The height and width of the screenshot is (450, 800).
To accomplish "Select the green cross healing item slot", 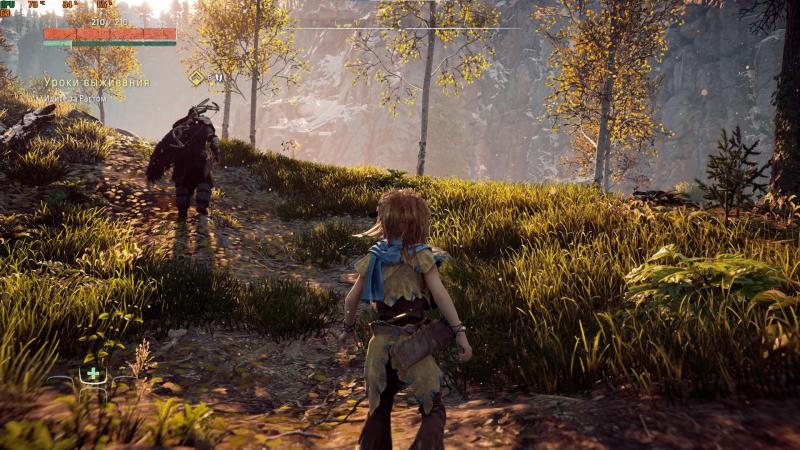I will pyautogui.click(x=93, y=374).
